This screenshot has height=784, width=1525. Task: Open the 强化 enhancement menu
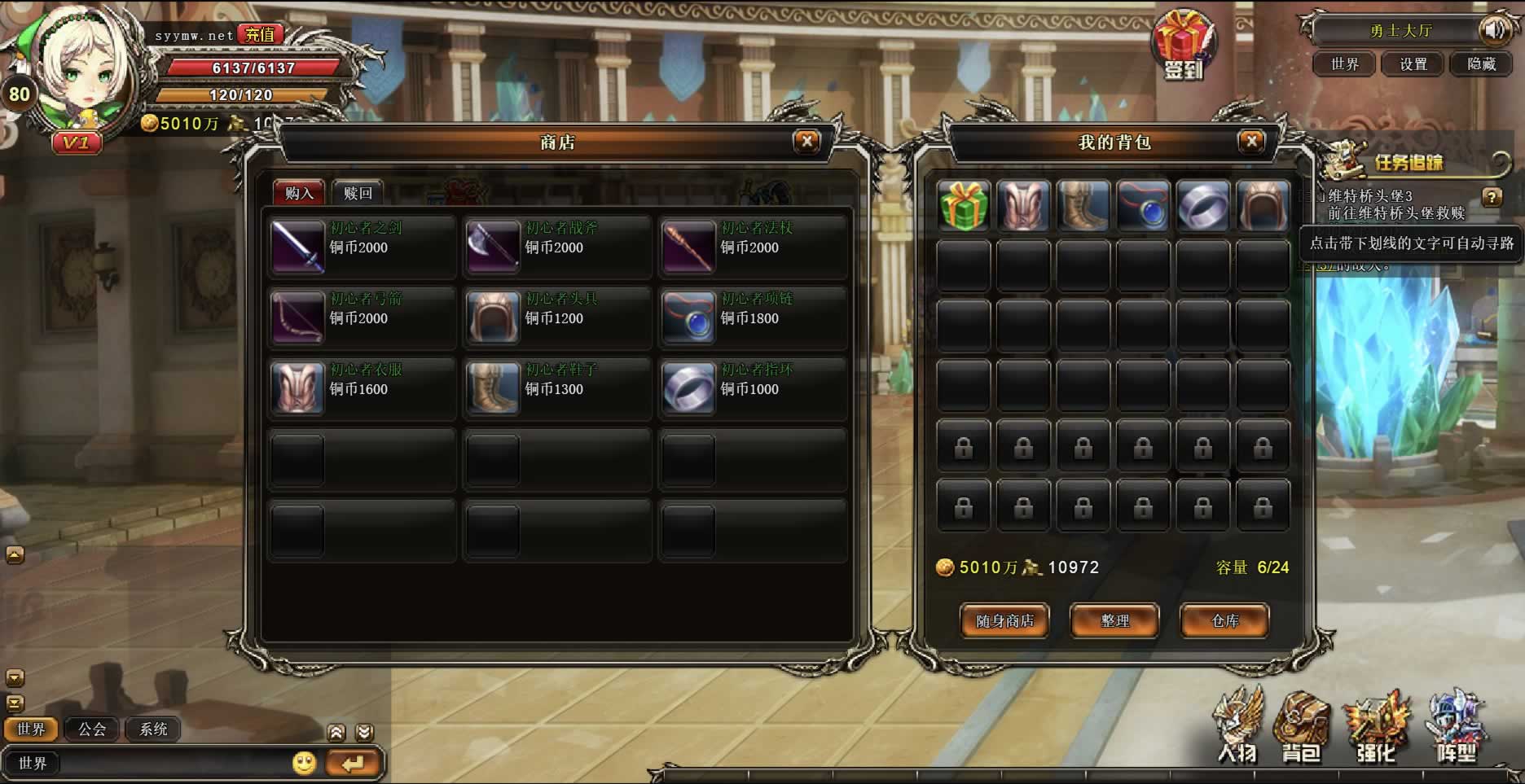(x=1376, y=728)
